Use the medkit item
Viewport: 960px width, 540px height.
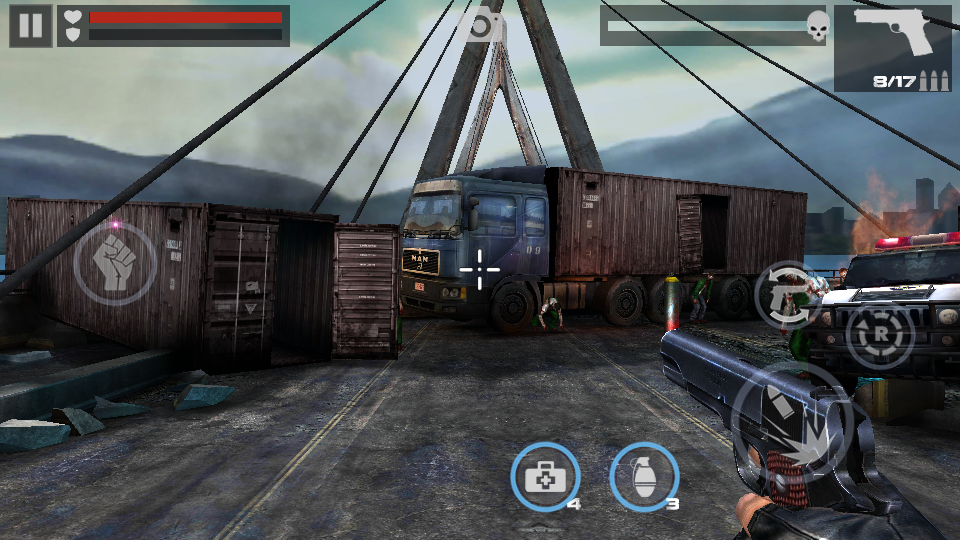[x=545, y=477]
